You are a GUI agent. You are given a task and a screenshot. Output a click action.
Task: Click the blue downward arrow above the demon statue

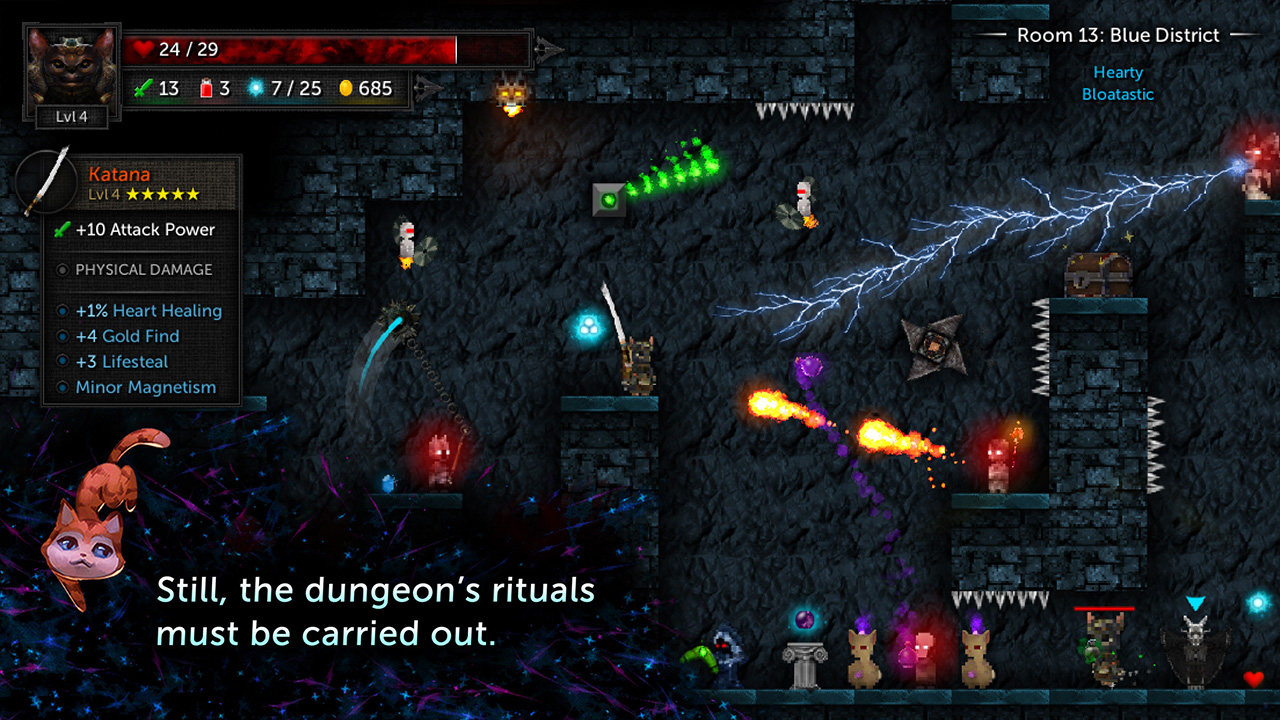point(1194,600)
